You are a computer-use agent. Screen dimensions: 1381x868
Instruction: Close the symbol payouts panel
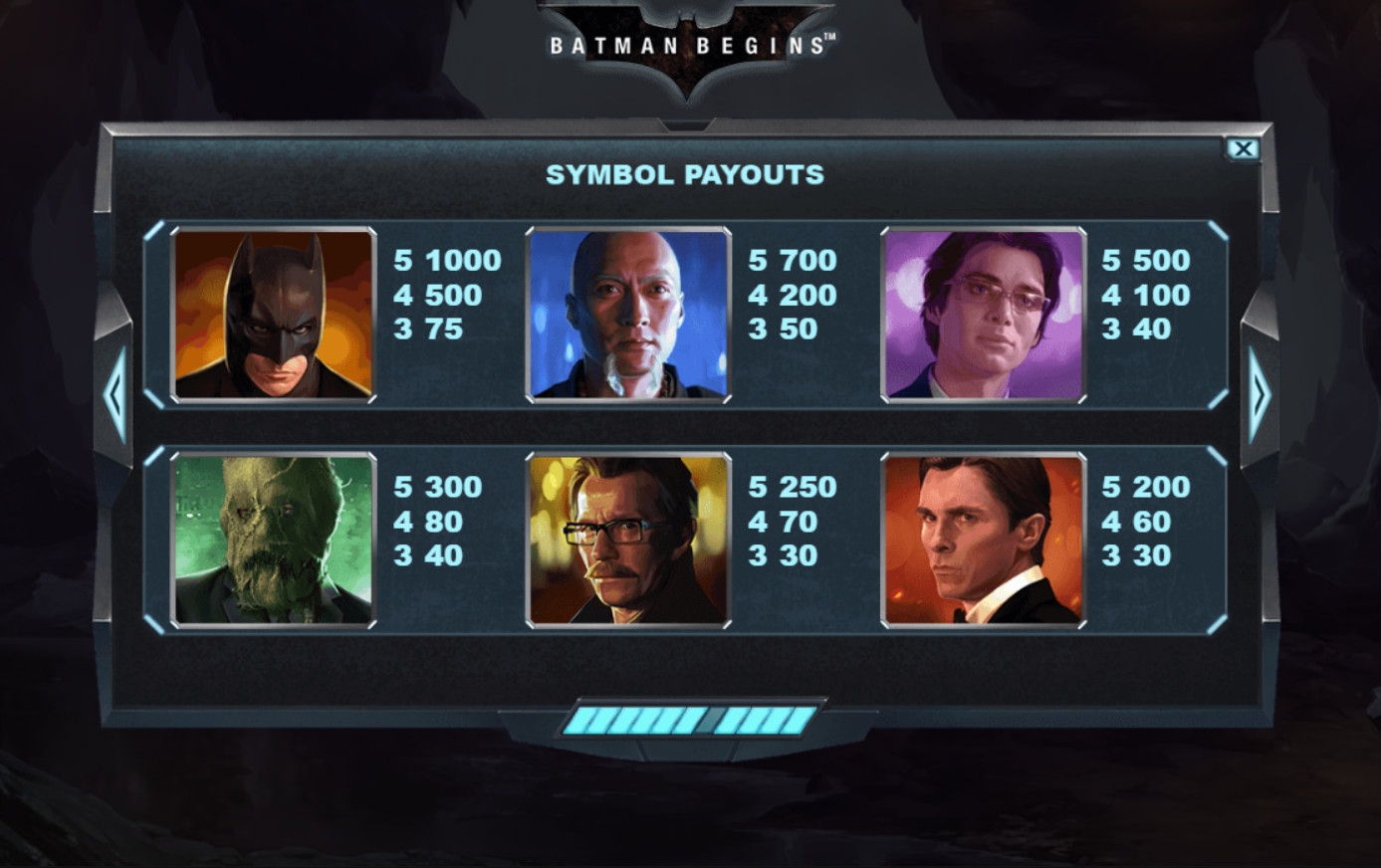point(1243,149)
